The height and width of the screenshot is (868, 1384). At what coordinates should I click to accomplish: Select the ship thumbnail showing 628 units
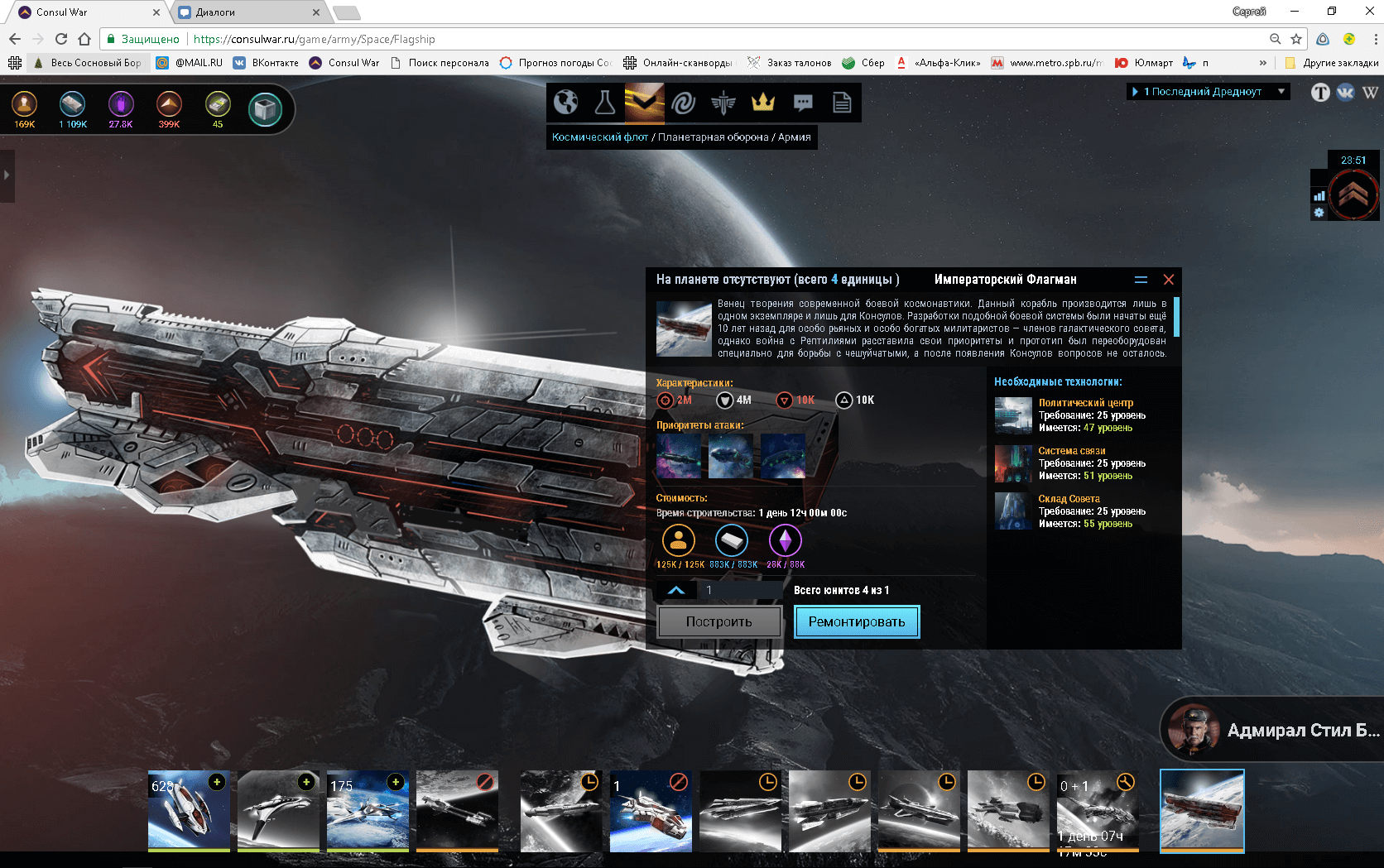click(189, 810)
